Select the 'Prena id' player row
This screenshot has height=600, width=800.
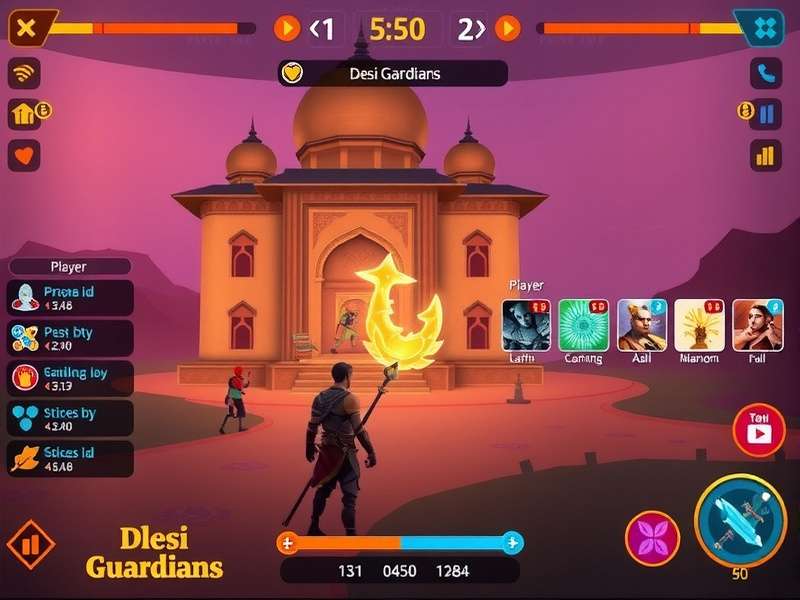click(70, 298)
